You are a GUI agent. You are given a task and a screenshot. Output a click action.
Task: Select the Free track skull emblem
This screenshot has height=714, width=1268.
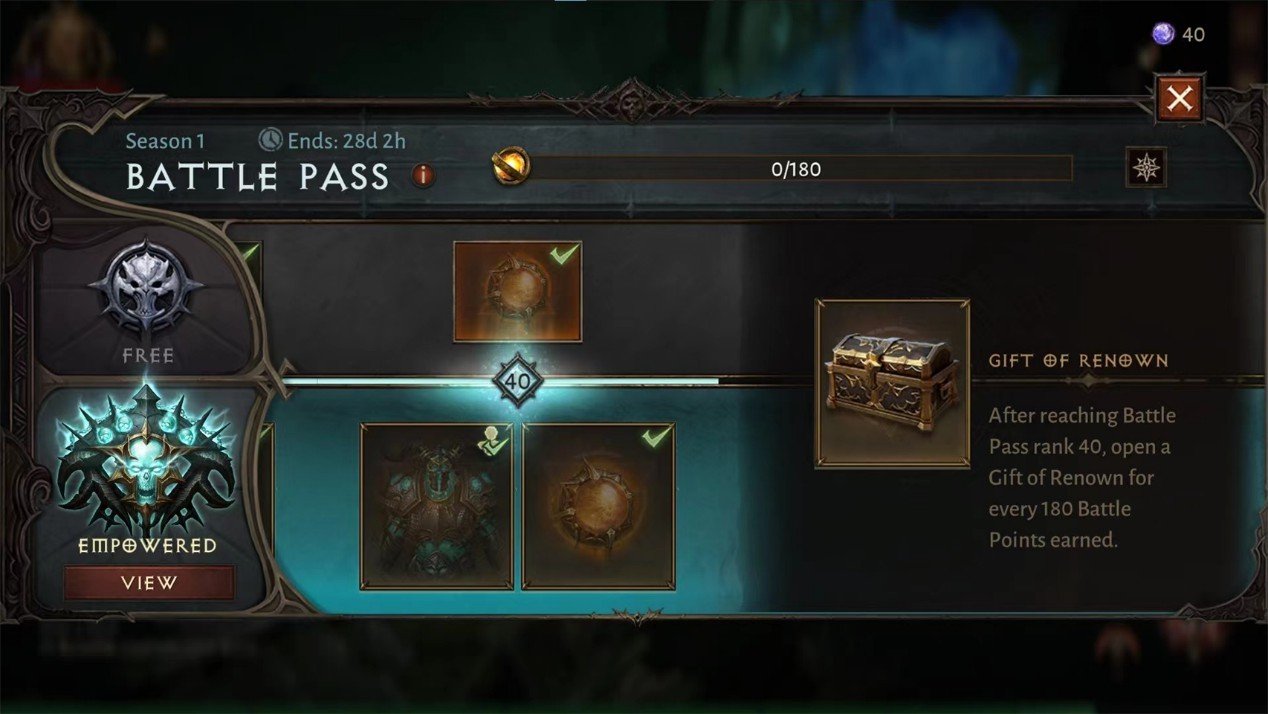(147, 291)
